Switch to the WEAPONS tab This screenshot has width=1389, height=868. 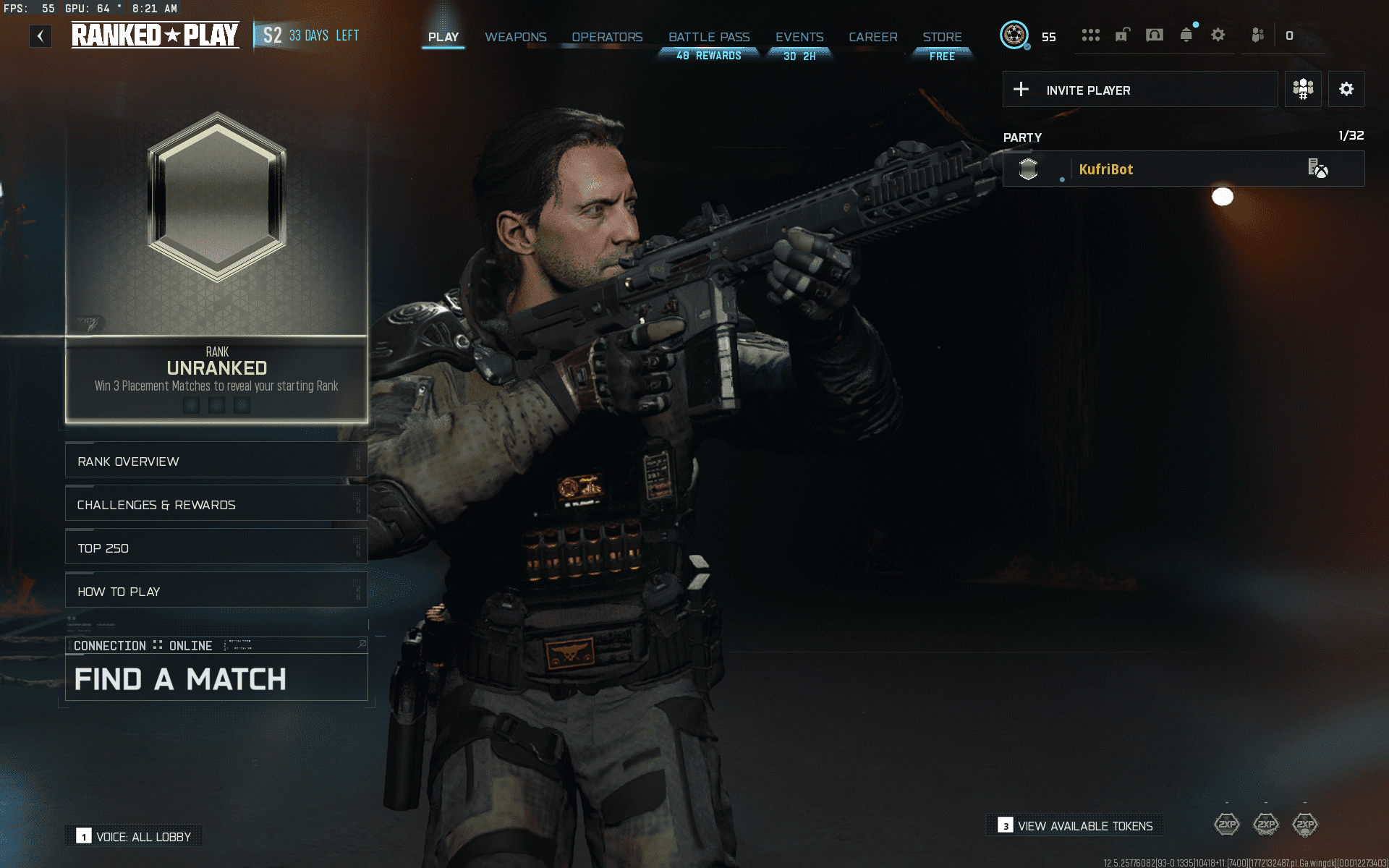click(515, 37)
